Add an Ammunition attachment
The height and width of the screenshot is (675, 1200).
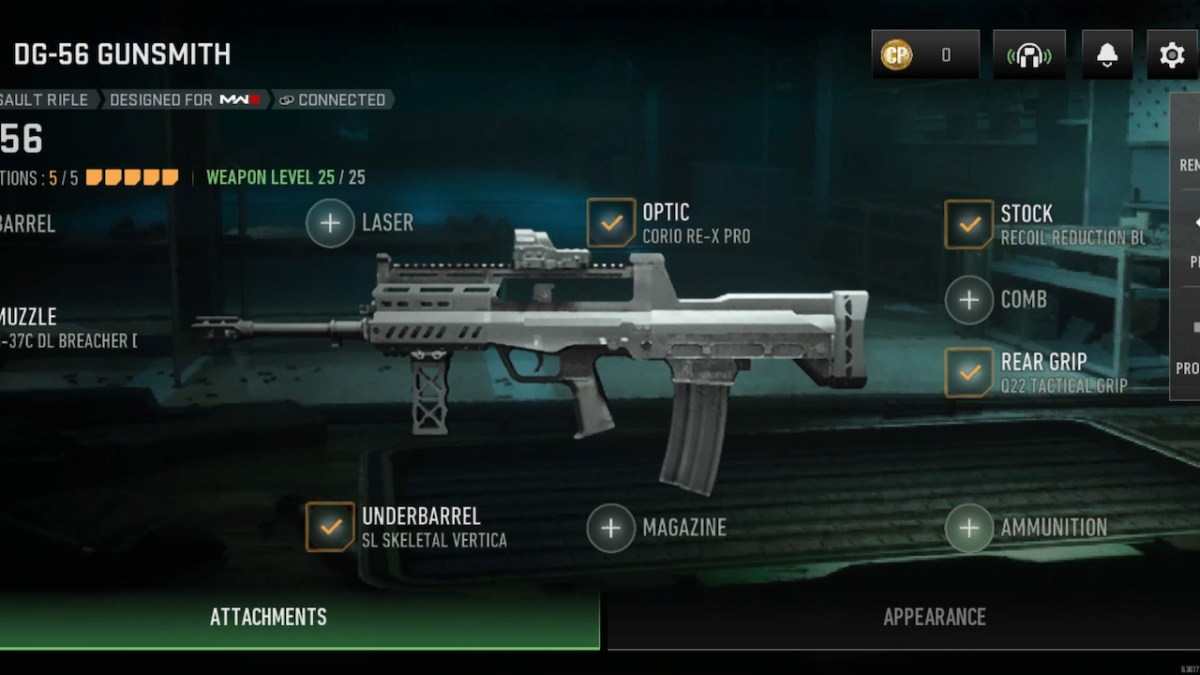point(968,527)
